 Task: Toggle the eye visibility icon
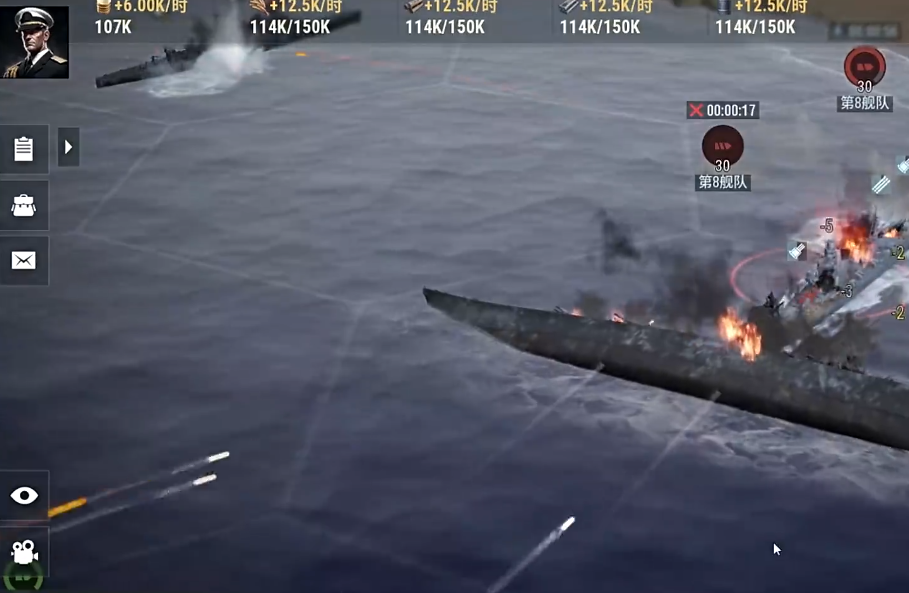24,496
